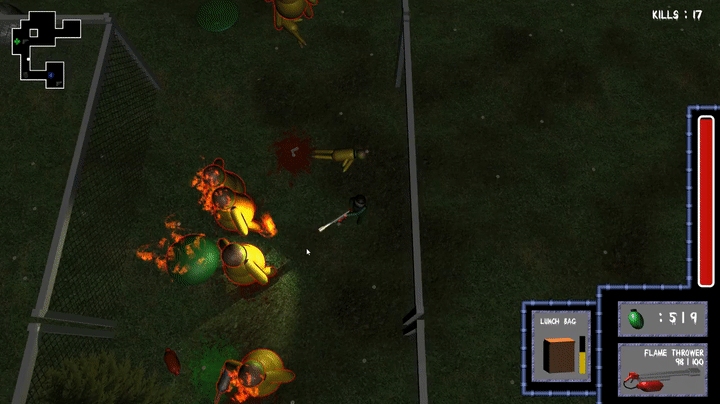Select the Lunch Bag item slot
This screenshot has width=720, height=404.
[x=559, y=345]
